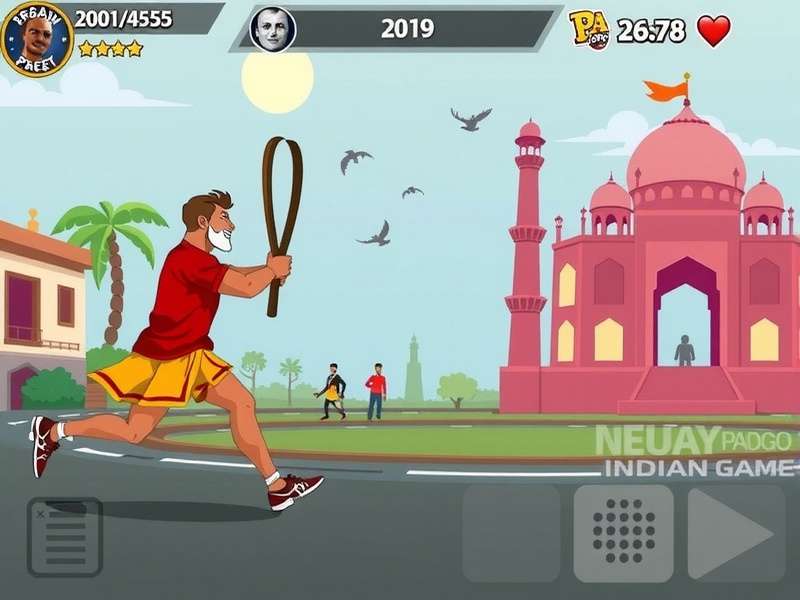The width and height of the screenshot is (800, 600).
Task: Open the list menu button
Action: pos(65,537)
